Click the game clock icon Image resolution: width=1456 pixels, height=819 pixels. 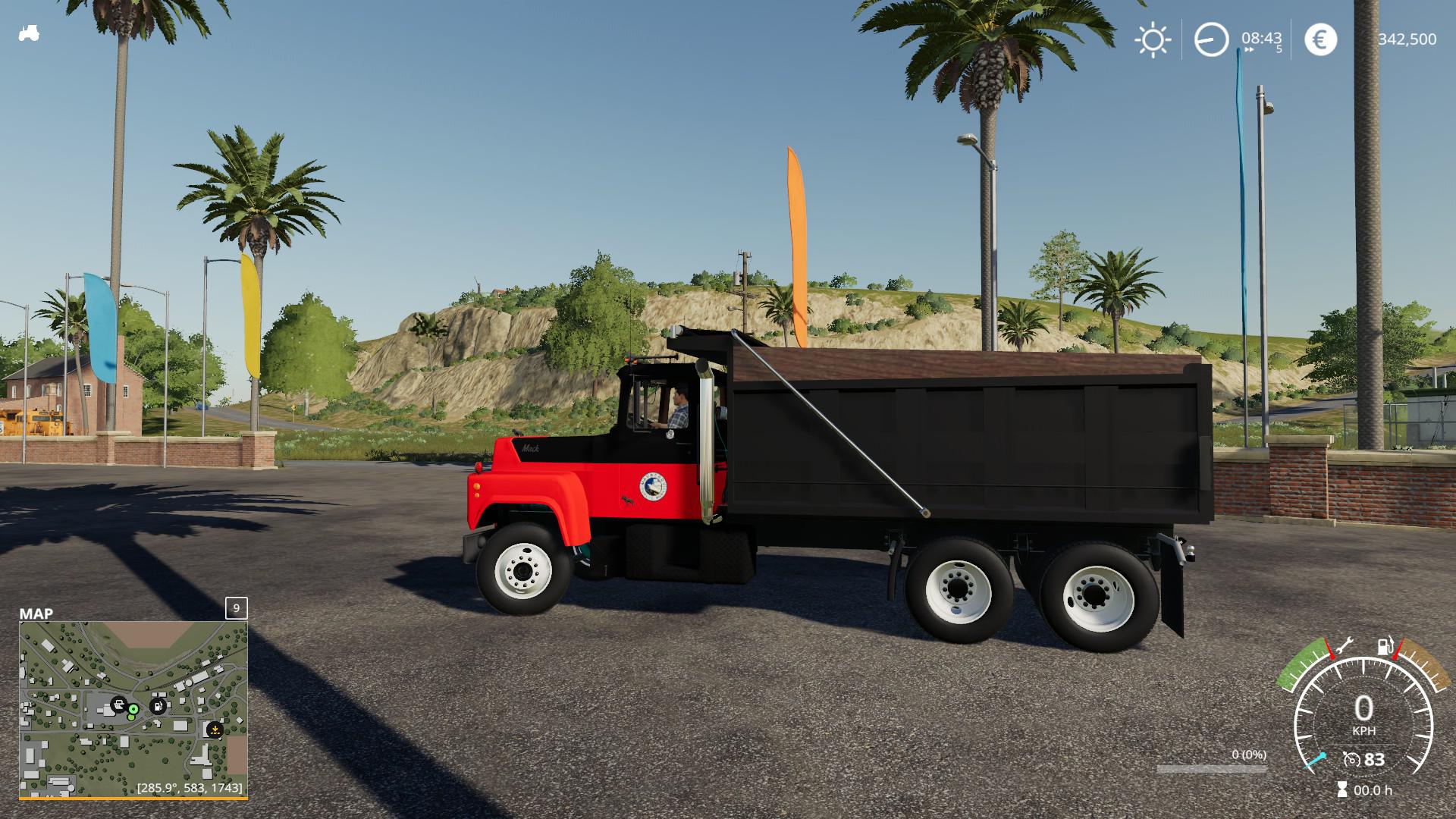[1211, 39]
